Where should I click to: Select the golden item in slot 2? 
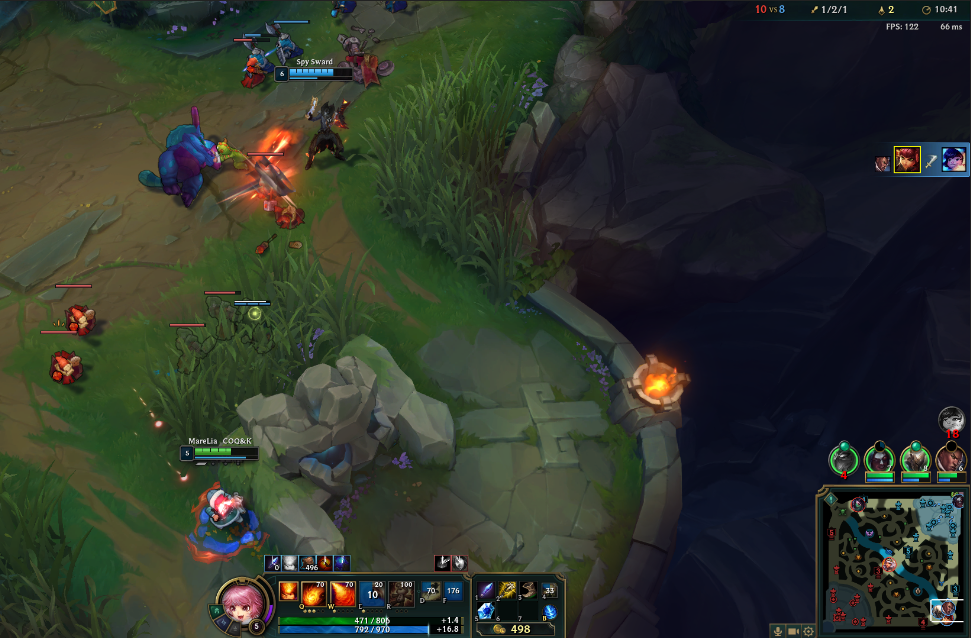coord(507,590)
